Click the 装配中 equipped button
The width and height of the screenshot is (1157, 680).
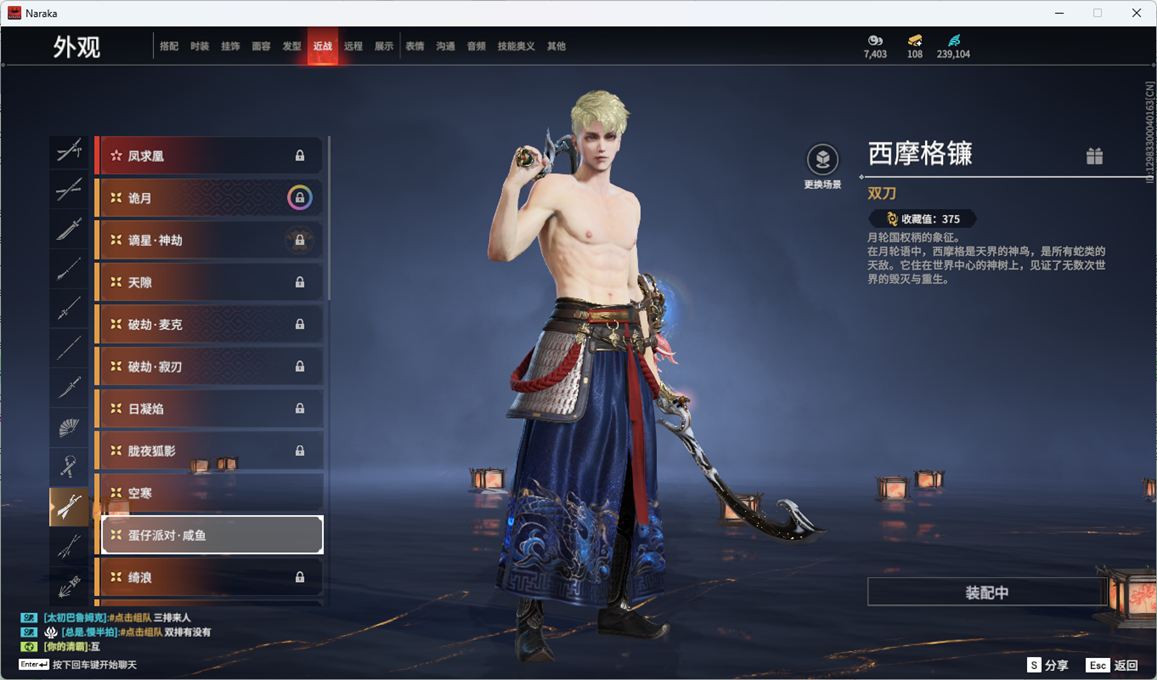click(x=987, y=592)
